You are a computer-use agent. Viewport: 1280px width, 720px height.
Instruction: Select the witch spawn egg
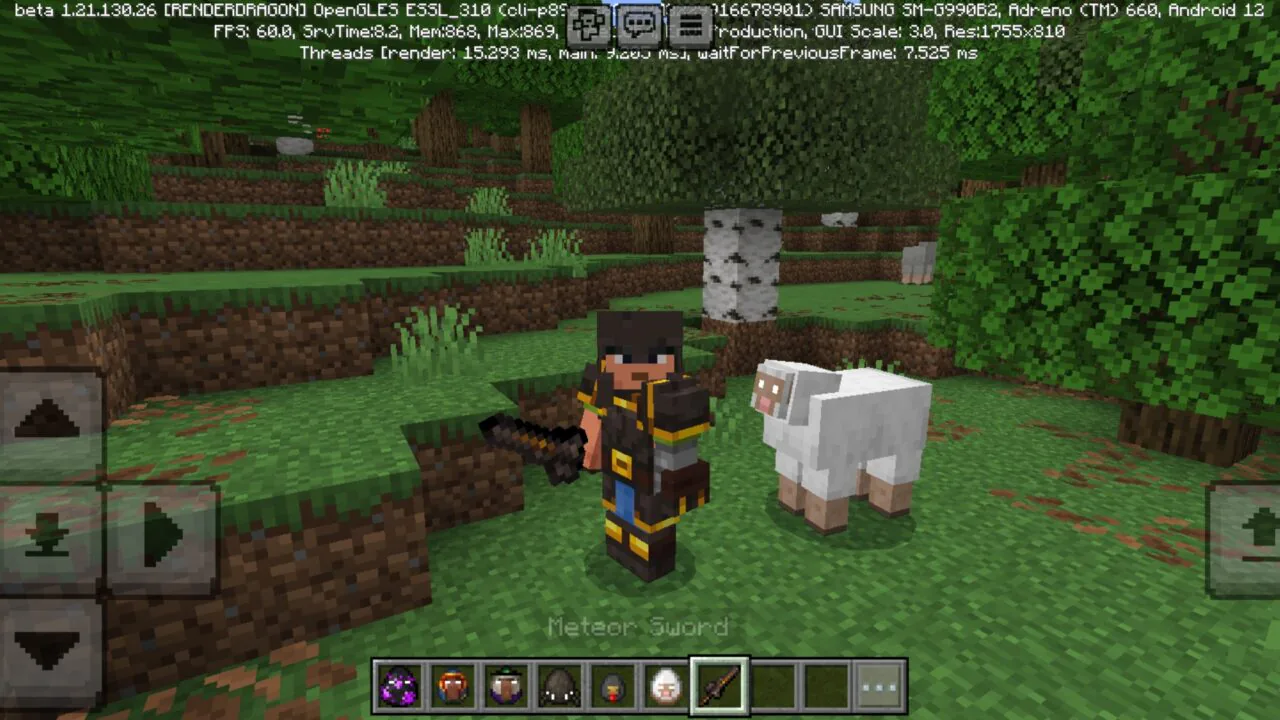[x=506, y=685]
